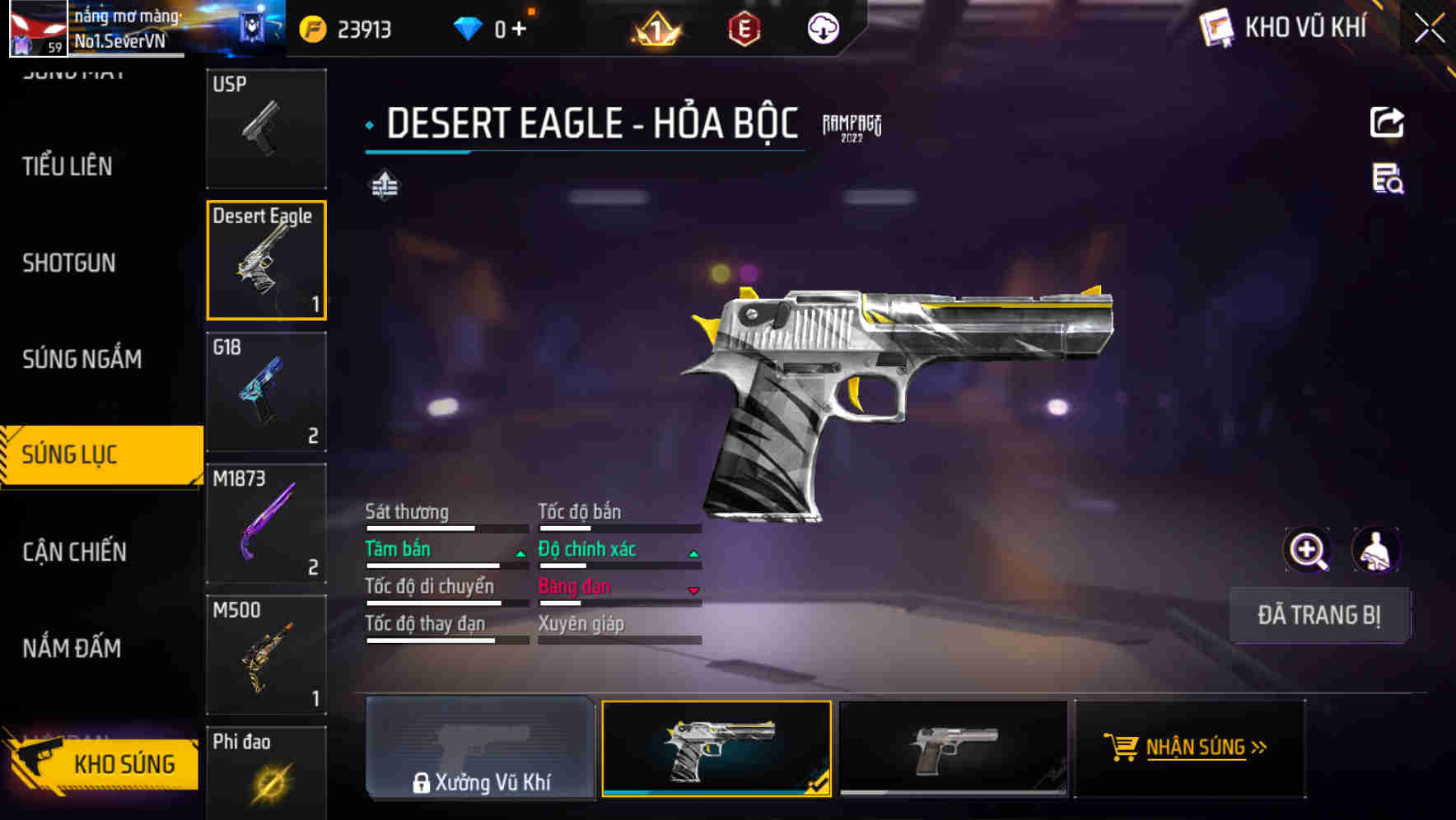1456x820 pixels.
Task: Close the weapon armory screen
Action: pos(1429,29)
